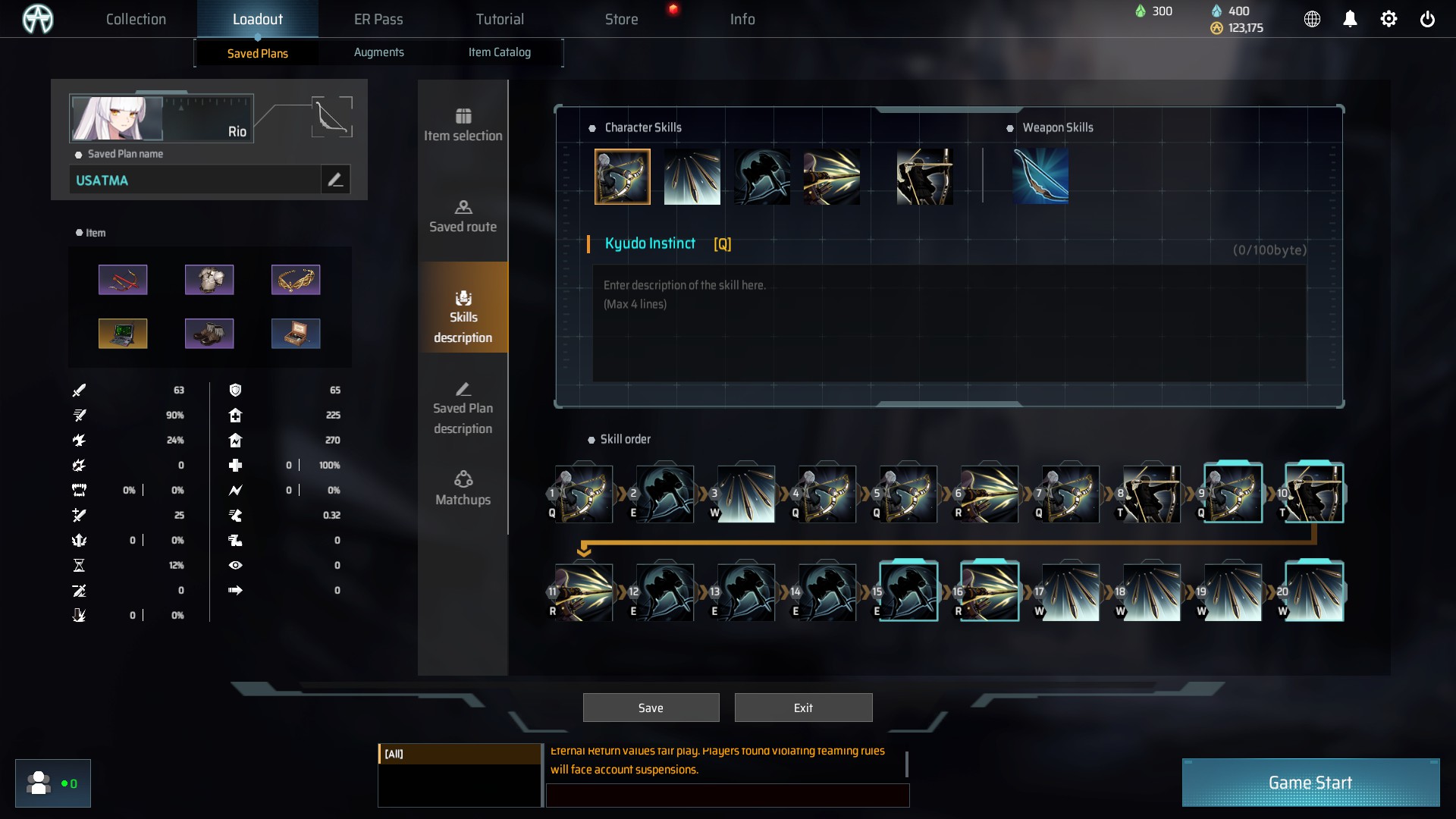Show the Item selection section
Screen dimensions: 1456x819
[x=463, y=125]
